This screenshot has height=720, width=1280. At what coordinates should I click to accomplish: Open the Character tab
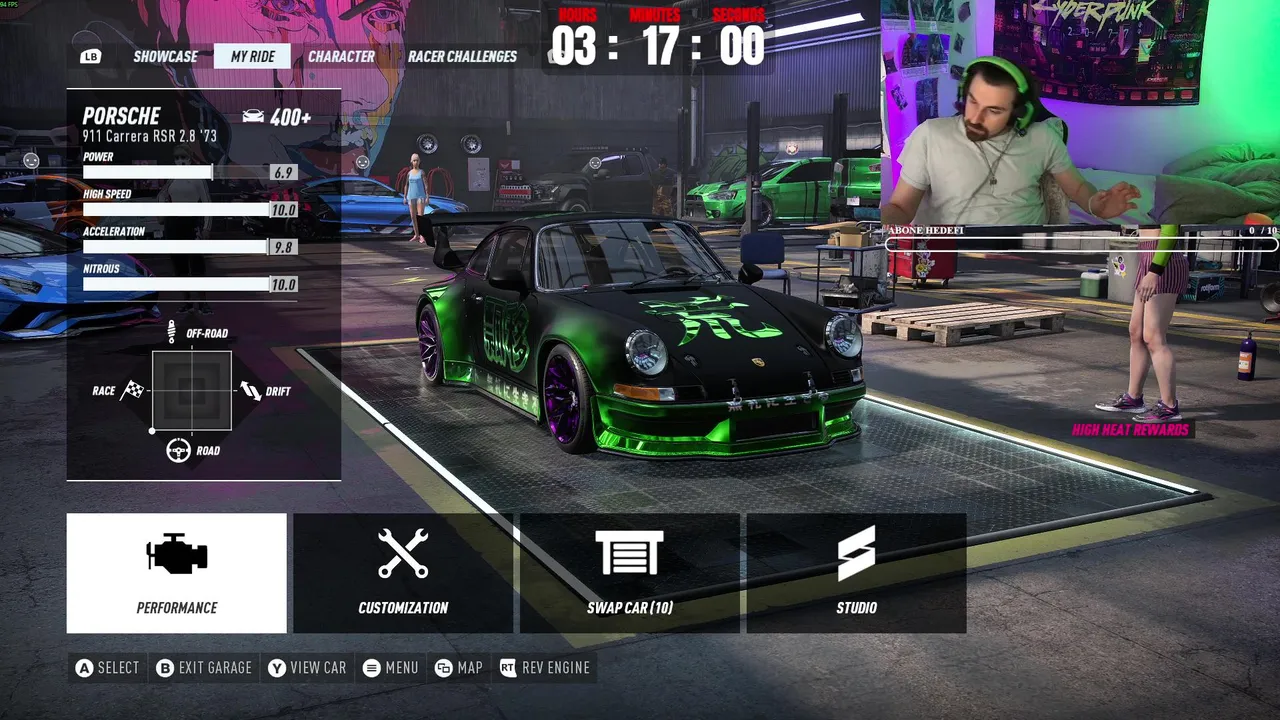pyautogui.click(x=341, y=56)
